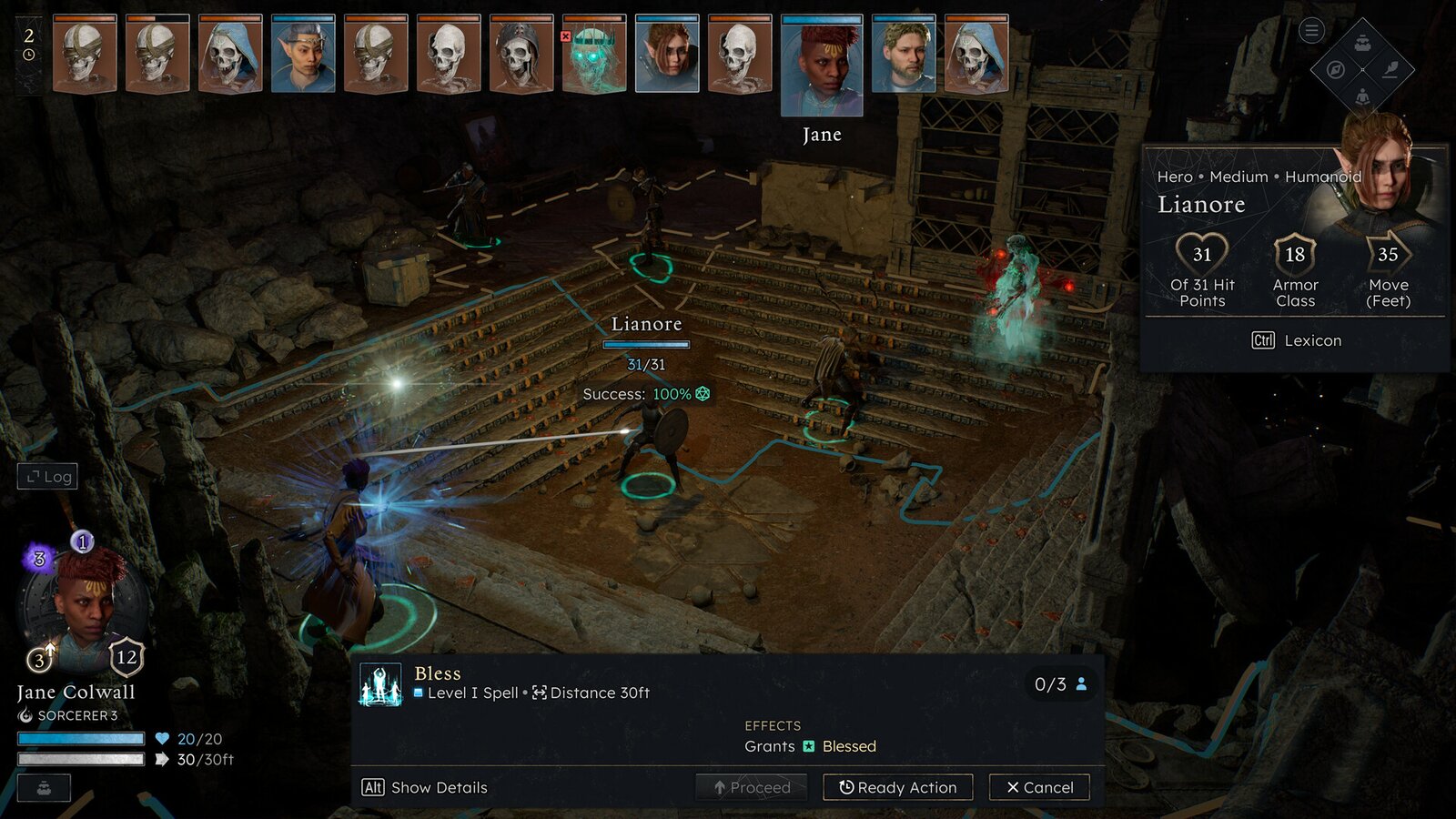Choose Ready Action for the spell

pyautogui.click(x=897, y=787)
